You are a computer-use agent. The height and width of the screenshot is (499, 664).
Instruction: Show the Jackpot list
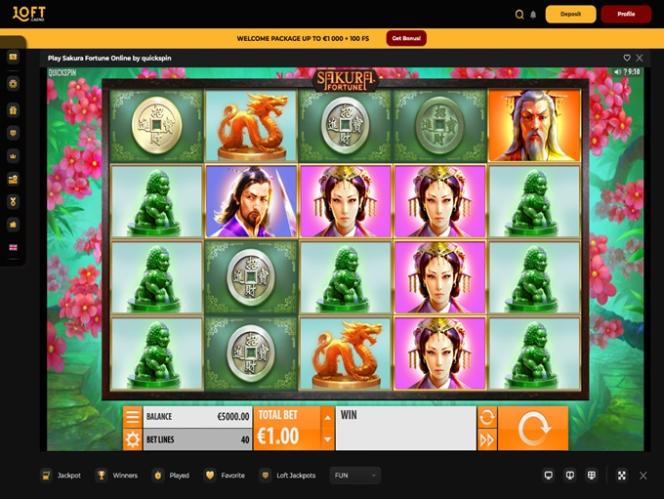[x=61, y=476]
